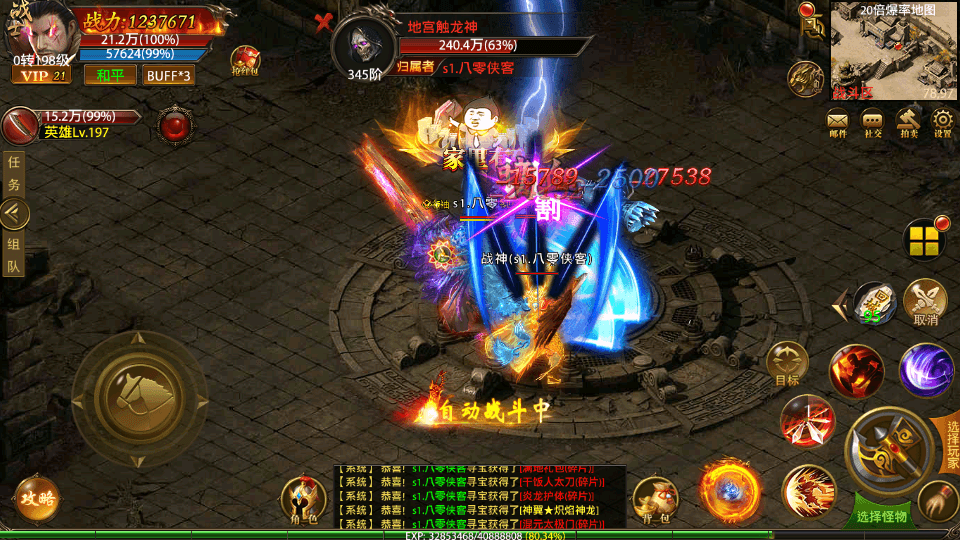The width and height of the screenshot is (960, 540).
Task: Open the 攻略 guide button
Action: point(36,498)
